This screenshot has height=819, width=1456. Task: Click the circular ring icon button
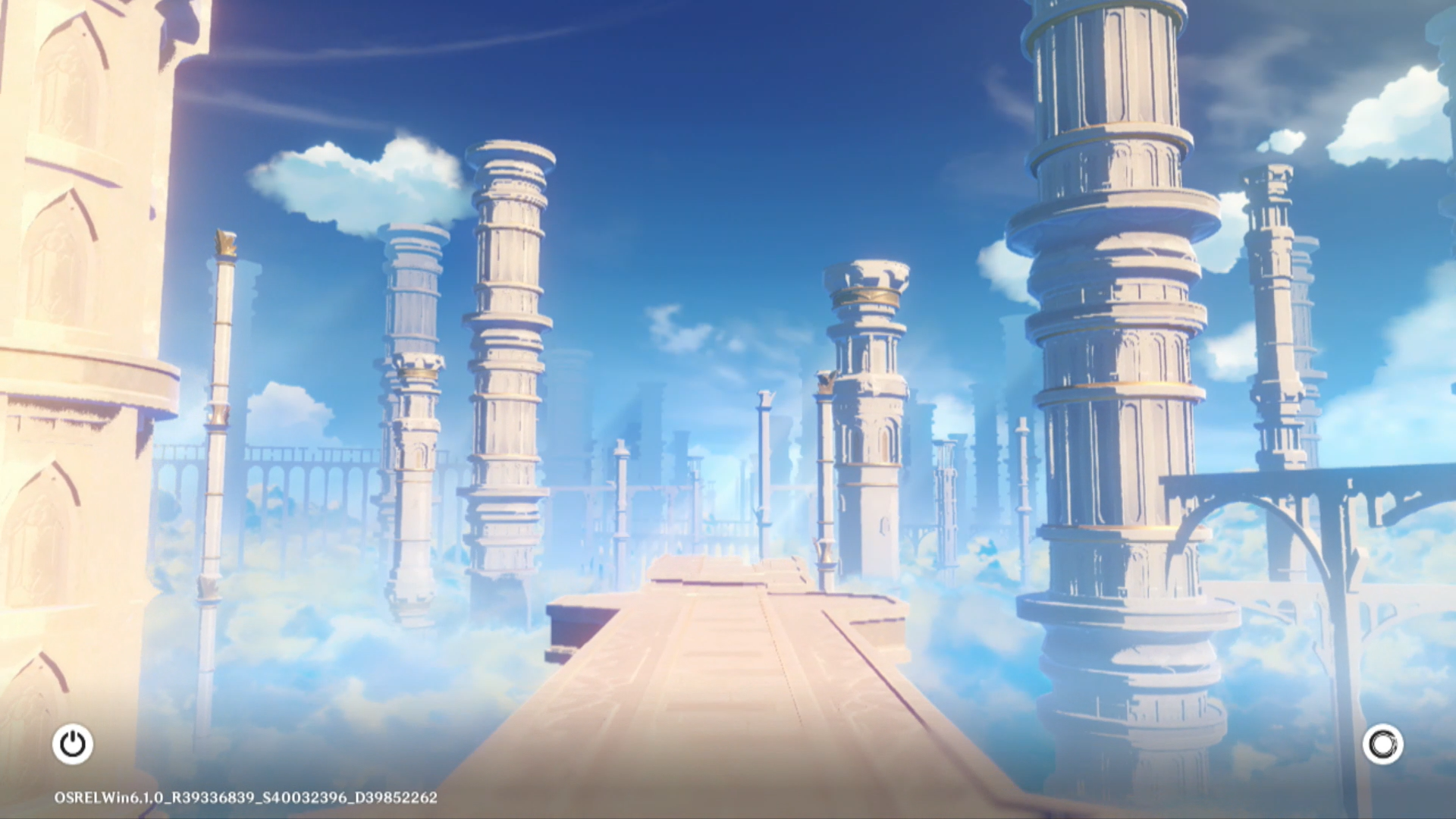[1382, 744]
